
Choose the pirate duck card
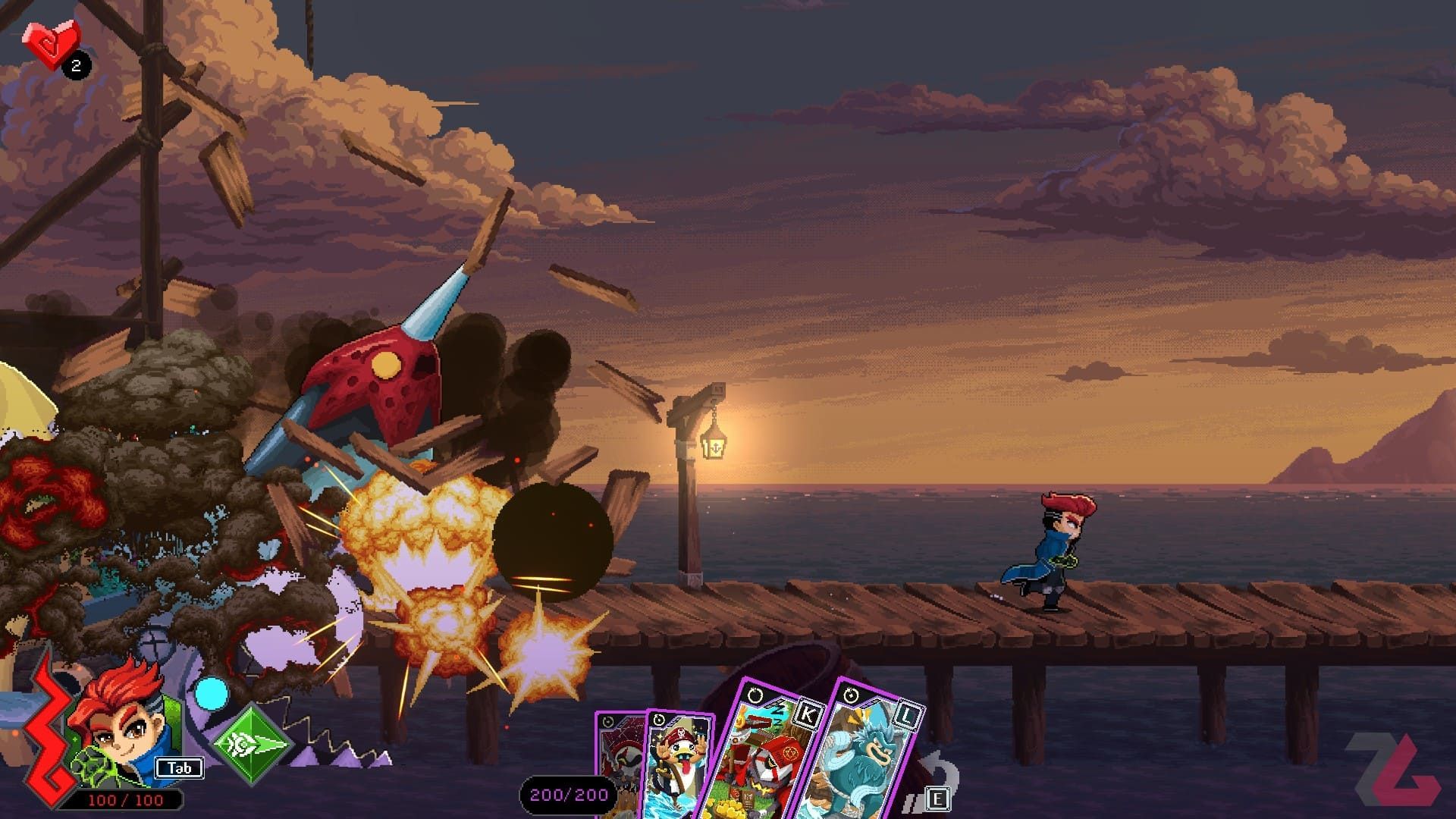click(677, 766)
